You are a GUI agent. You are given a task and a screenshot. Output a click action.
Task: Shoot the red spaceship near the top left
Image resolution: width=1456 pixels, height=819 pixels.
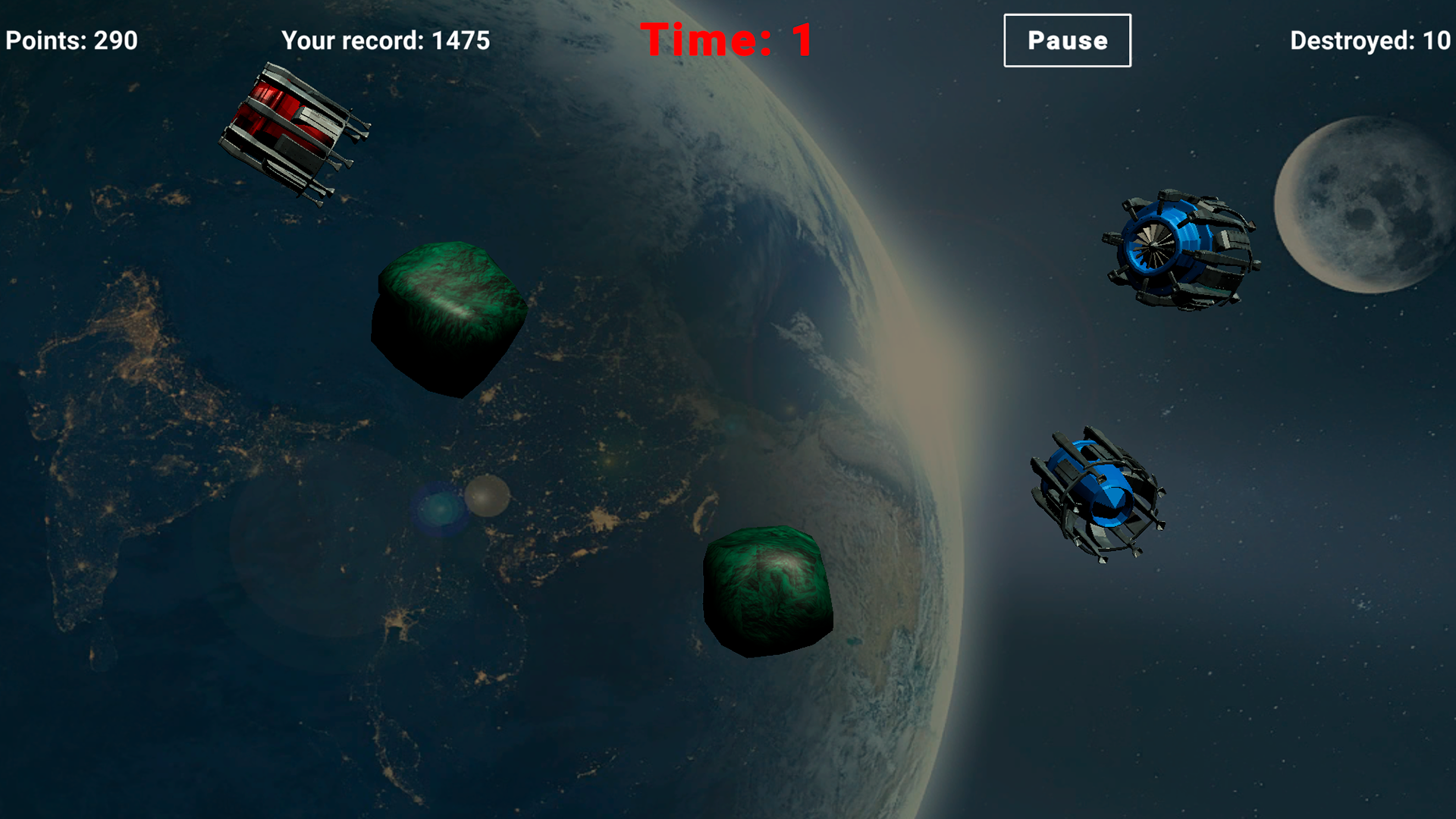[296, 133]
